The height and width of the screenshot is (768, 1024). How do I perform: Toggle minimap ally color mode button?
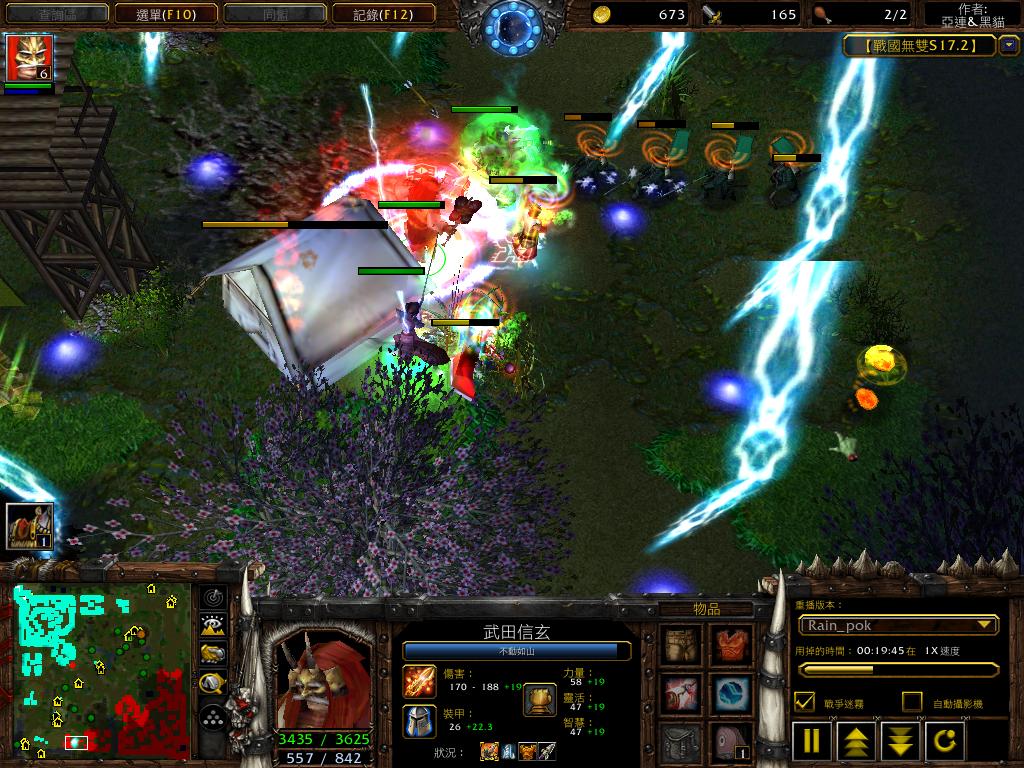pos(213,655)
